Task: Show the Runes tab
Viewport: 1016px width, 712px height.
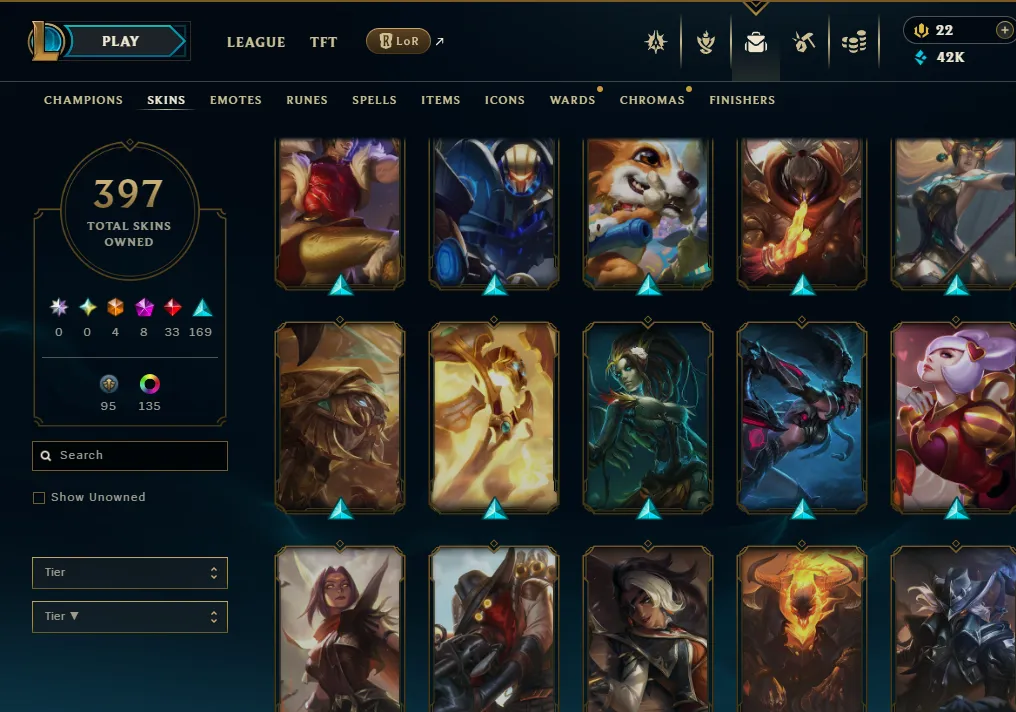Action: (x=307, y=100)
